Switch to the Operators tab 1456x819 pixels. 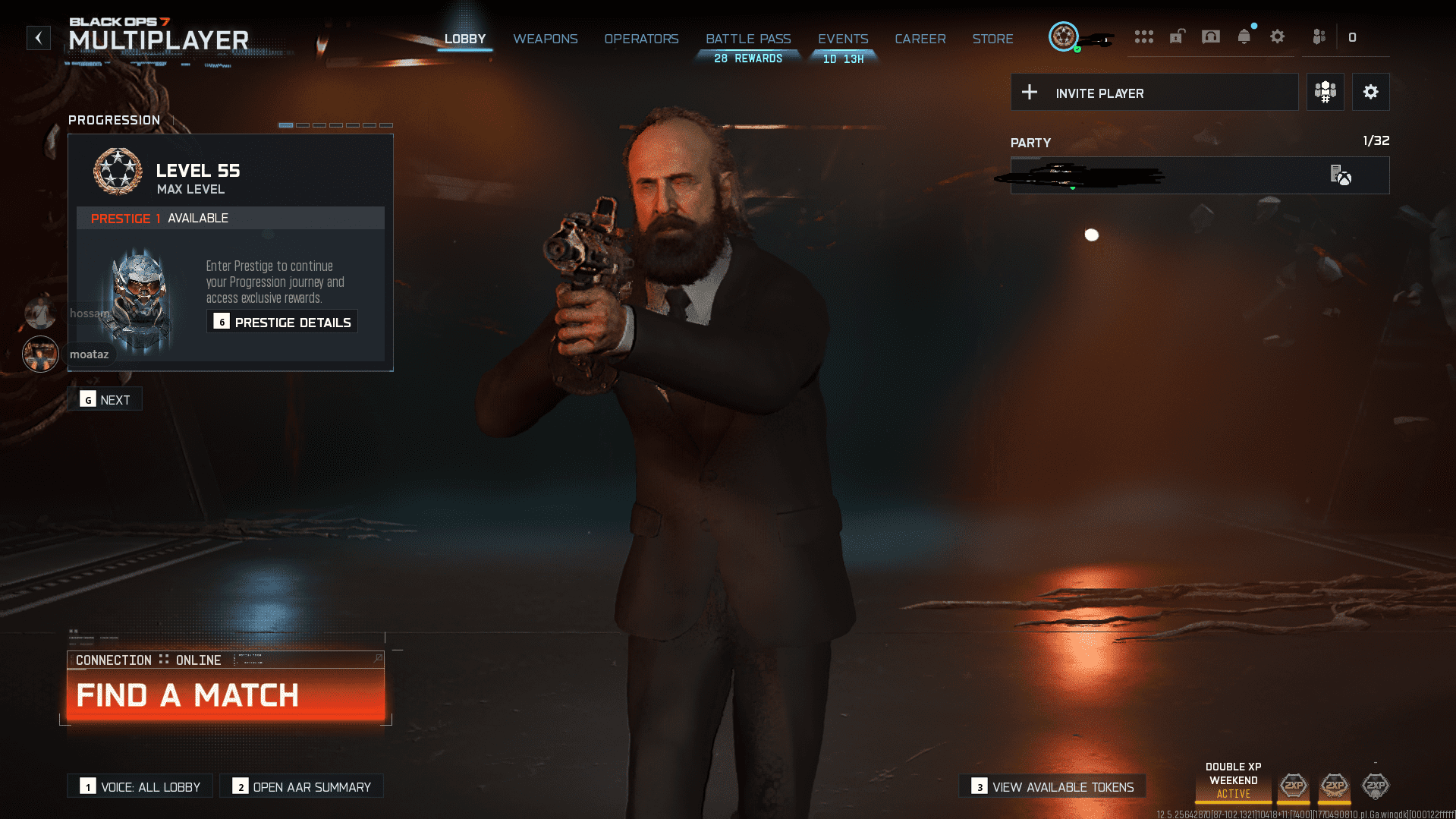[x=641, y=39]
